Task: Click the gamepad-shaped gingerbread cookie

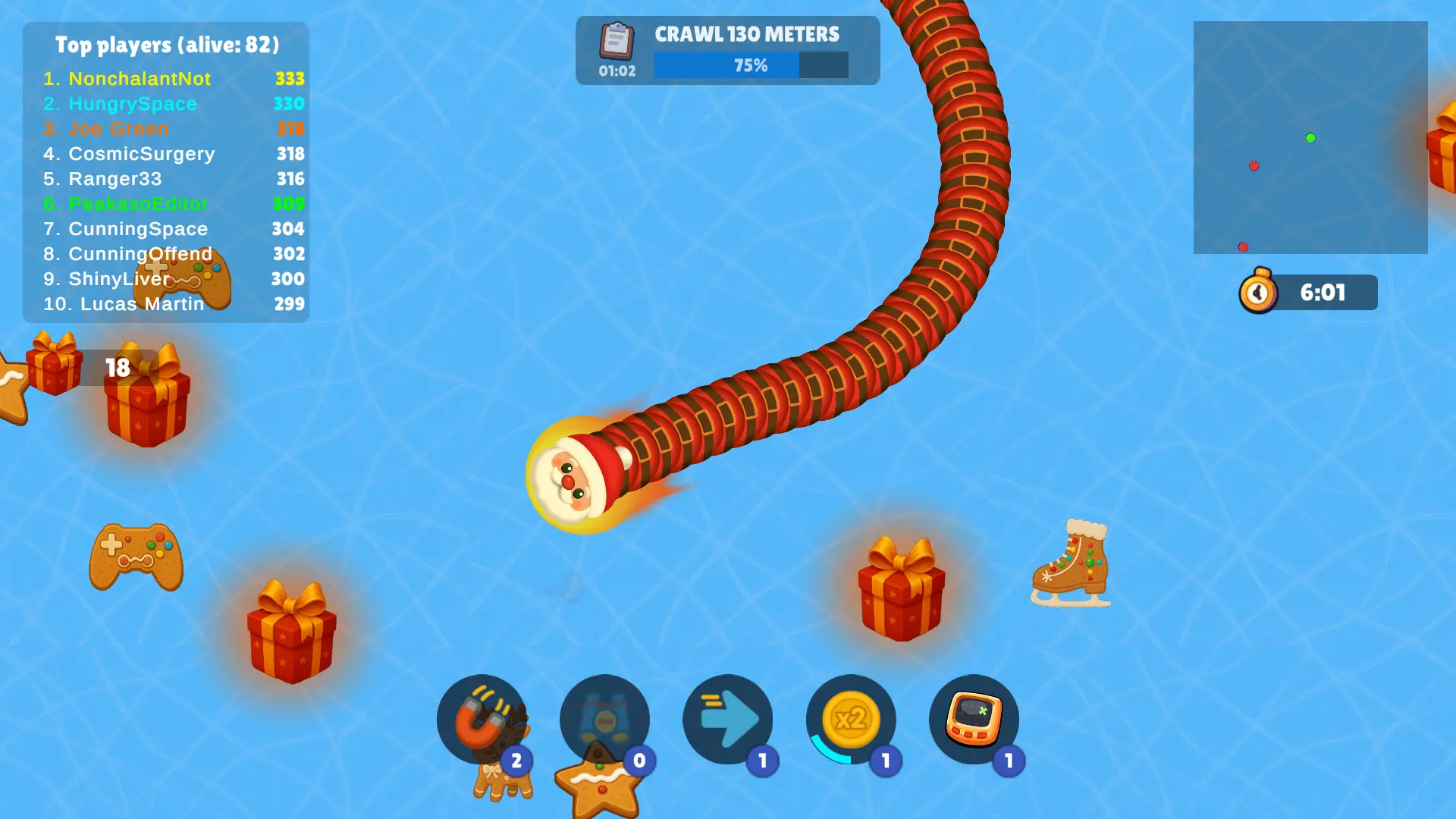Action: 135,557
